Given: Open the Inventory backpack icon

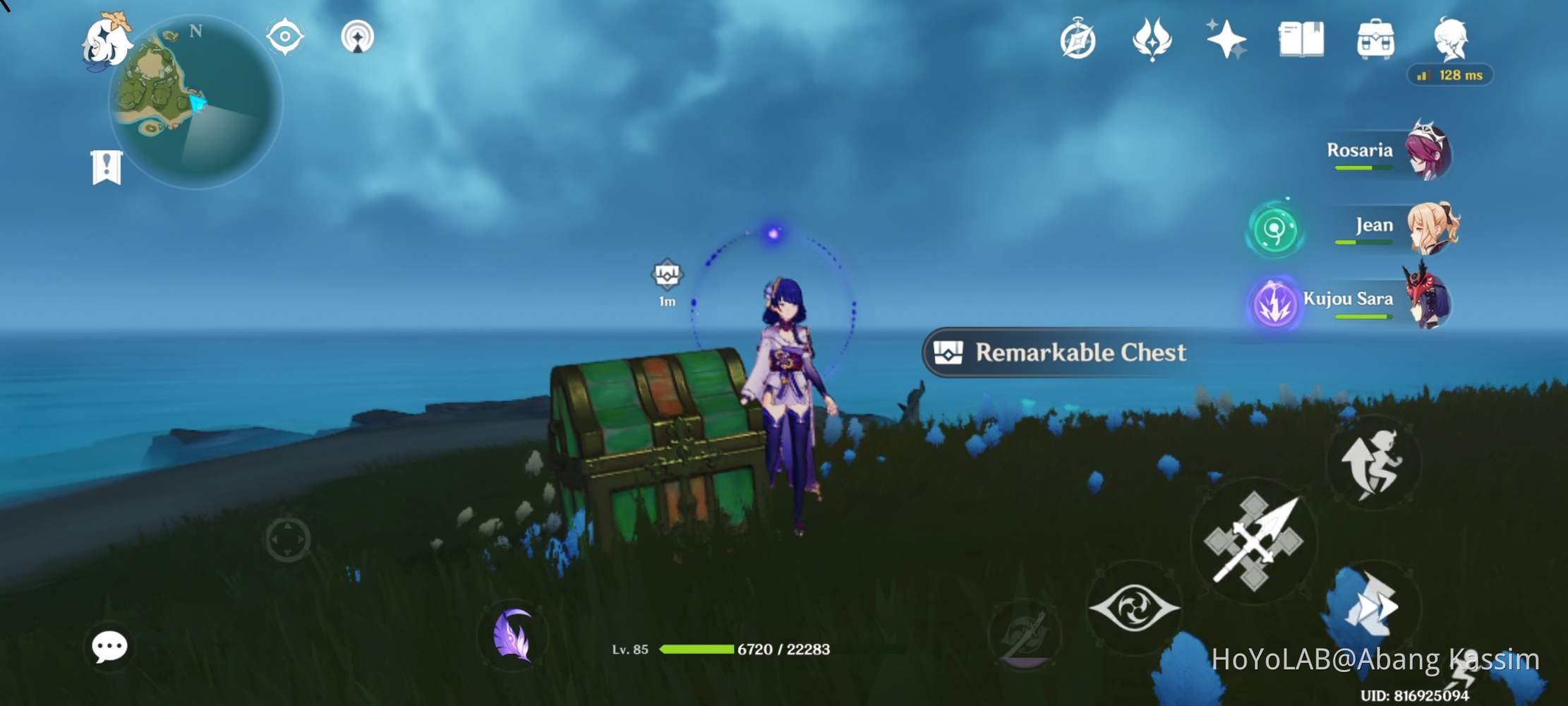Looking at the screenshot, I should 1375,40.
